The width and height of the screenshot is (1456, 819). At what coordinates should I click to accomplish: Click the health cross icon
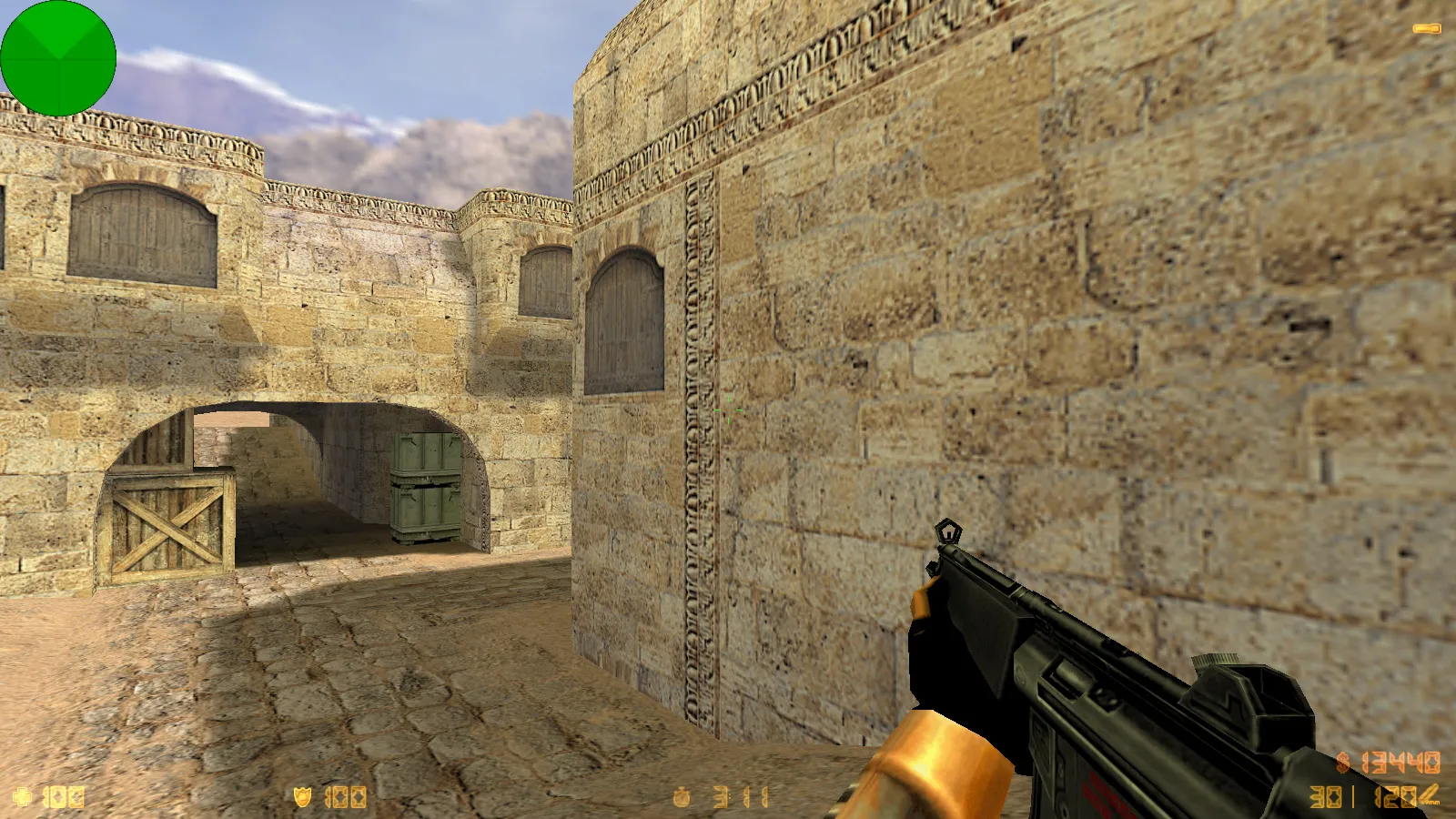click(20, 797)
